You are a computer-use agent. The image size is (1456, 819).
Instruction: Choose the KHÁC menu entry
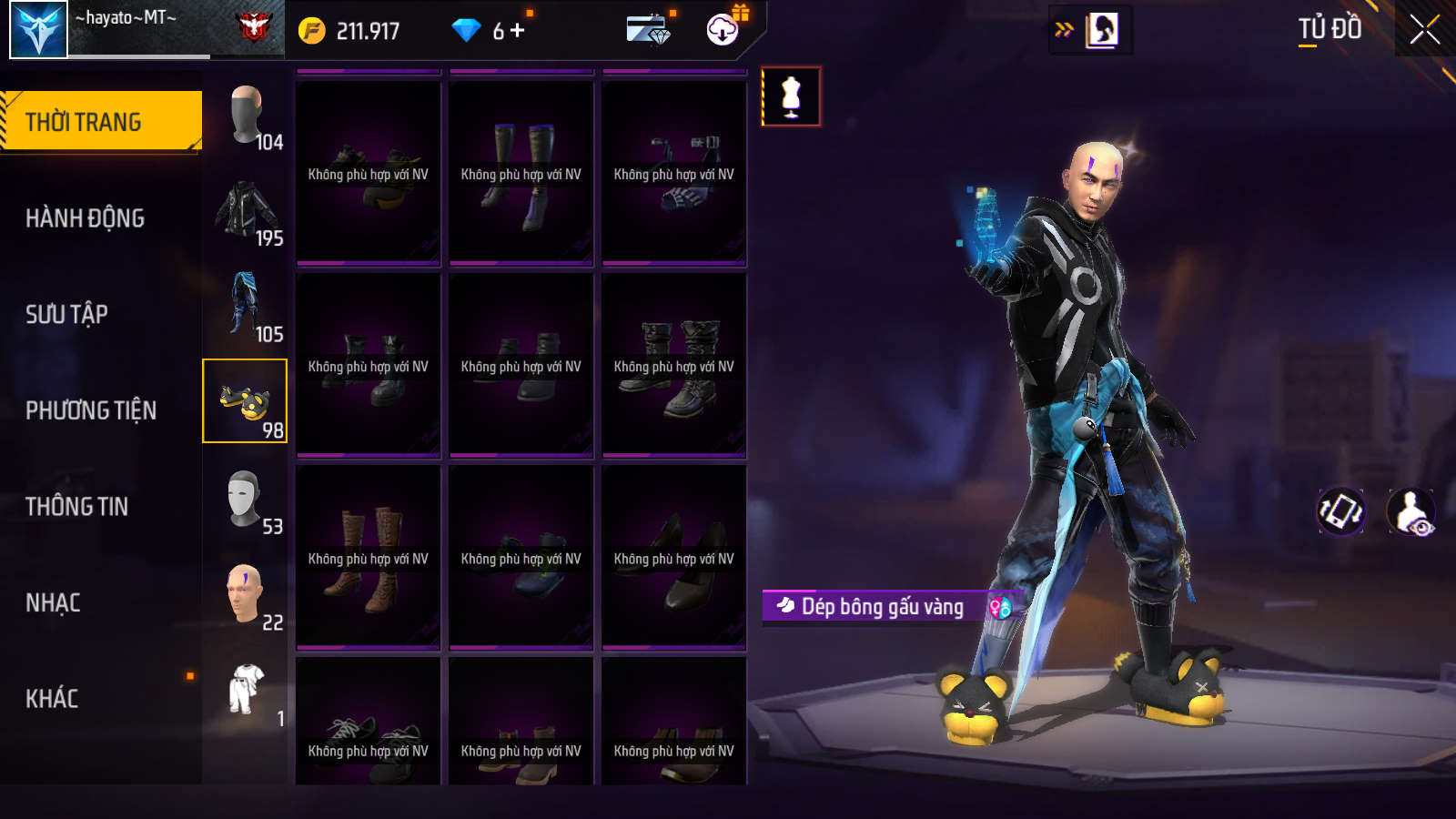[52, 699]
